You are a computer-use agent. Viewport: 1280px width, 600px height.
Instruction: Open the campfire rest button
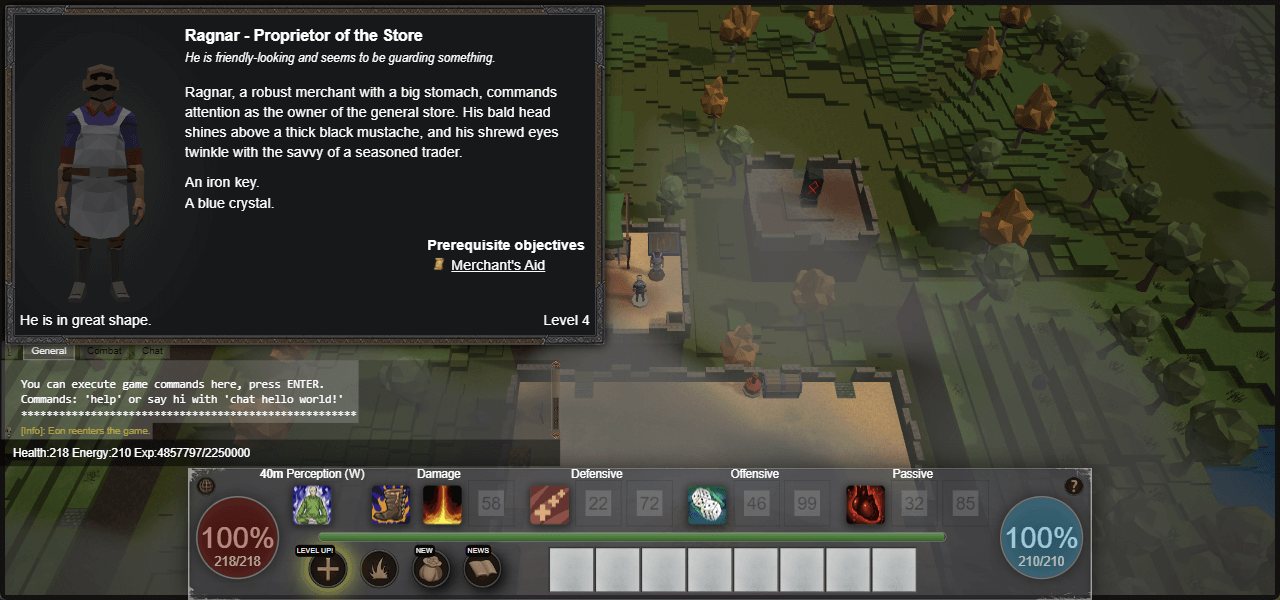pos(380,570)
